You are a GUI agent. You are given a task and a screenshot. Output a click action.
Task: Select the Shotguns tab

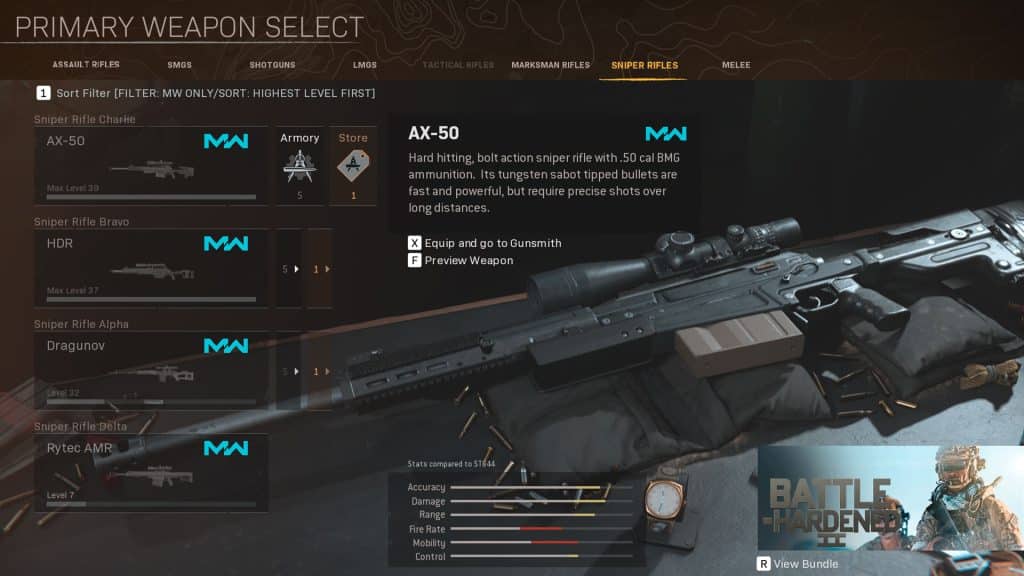[272, 65]
